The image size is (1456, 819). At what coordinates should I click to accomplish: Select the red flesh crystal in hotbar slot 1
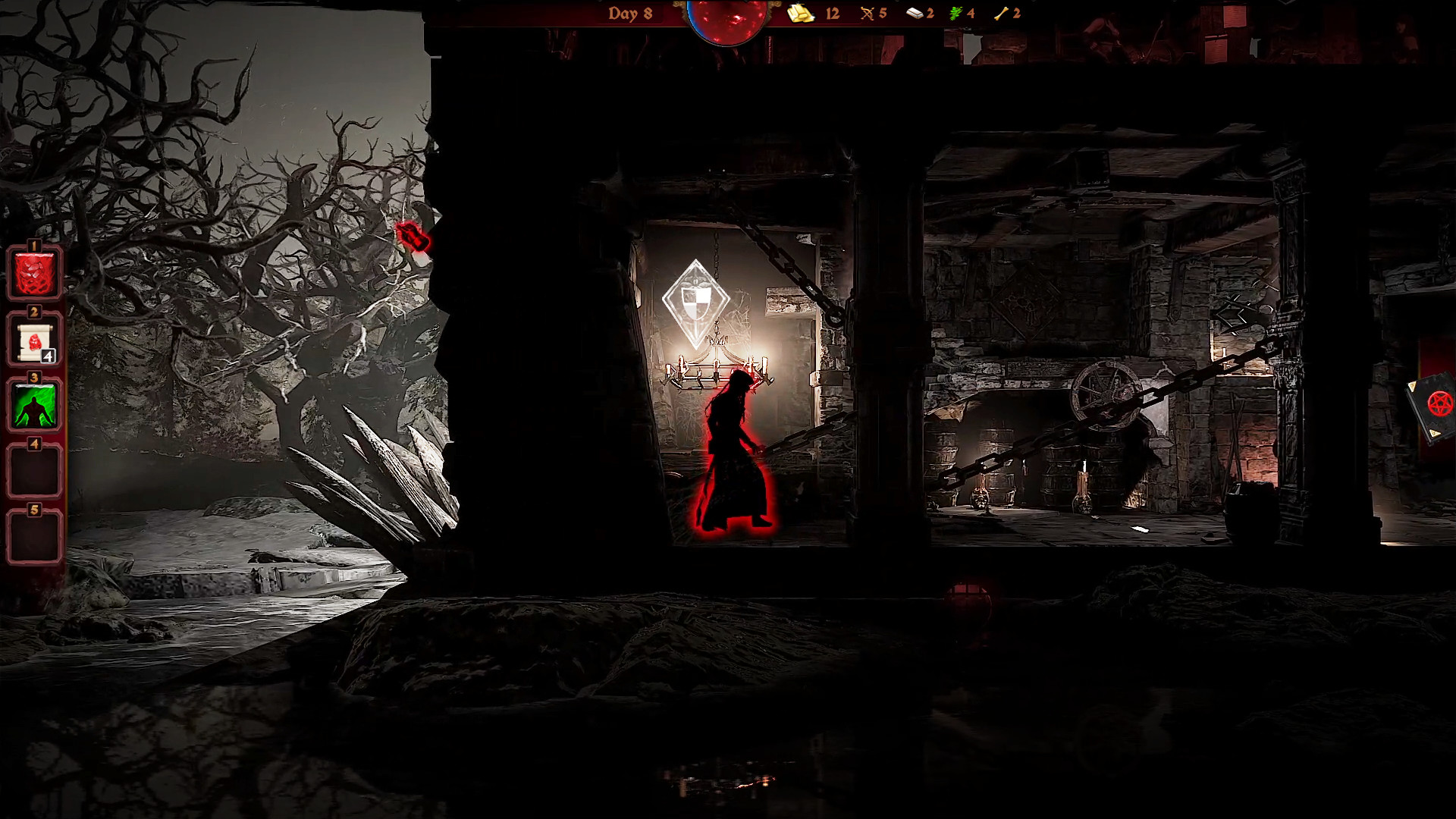click(33, 273)
